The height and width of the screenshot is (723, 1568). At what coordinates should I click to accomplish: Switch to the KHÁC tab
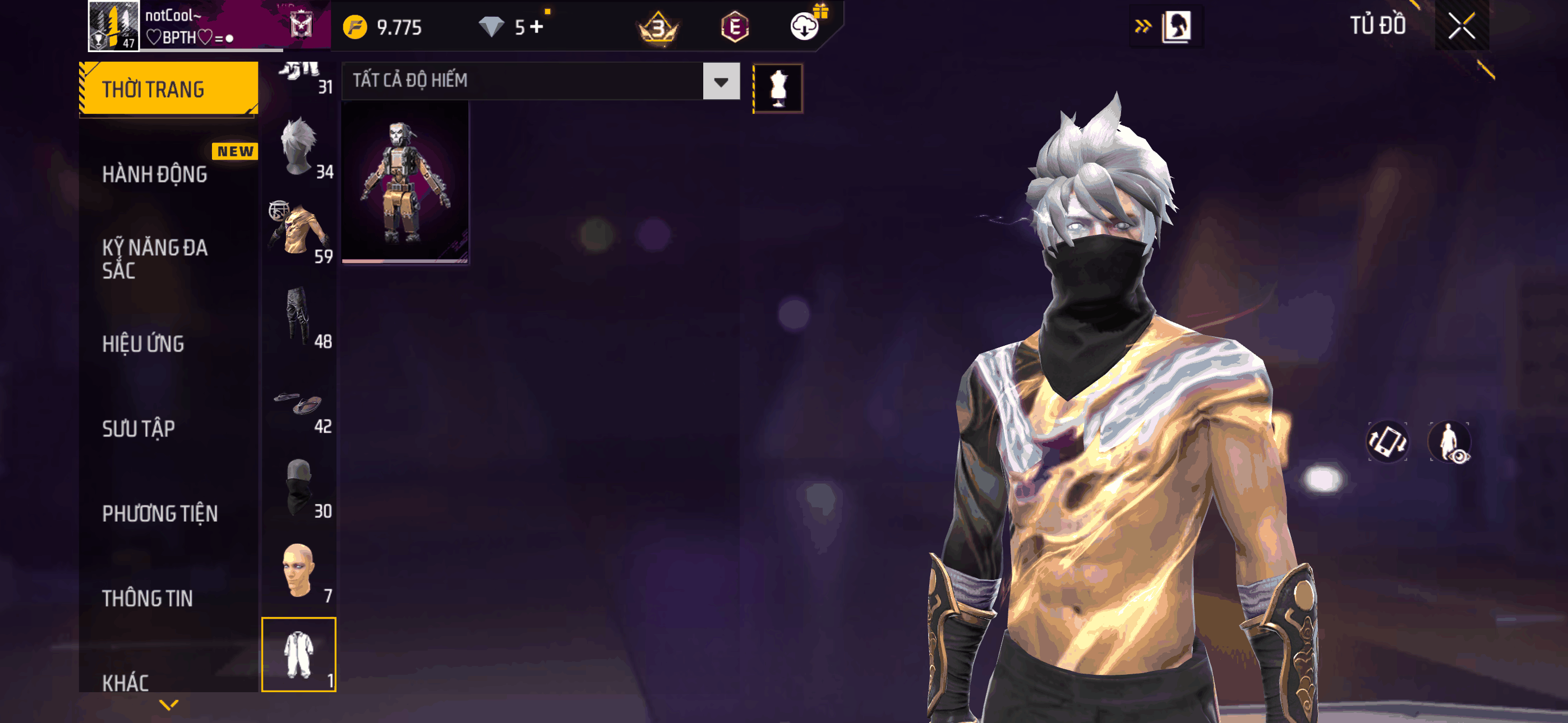tap(126, 682)
